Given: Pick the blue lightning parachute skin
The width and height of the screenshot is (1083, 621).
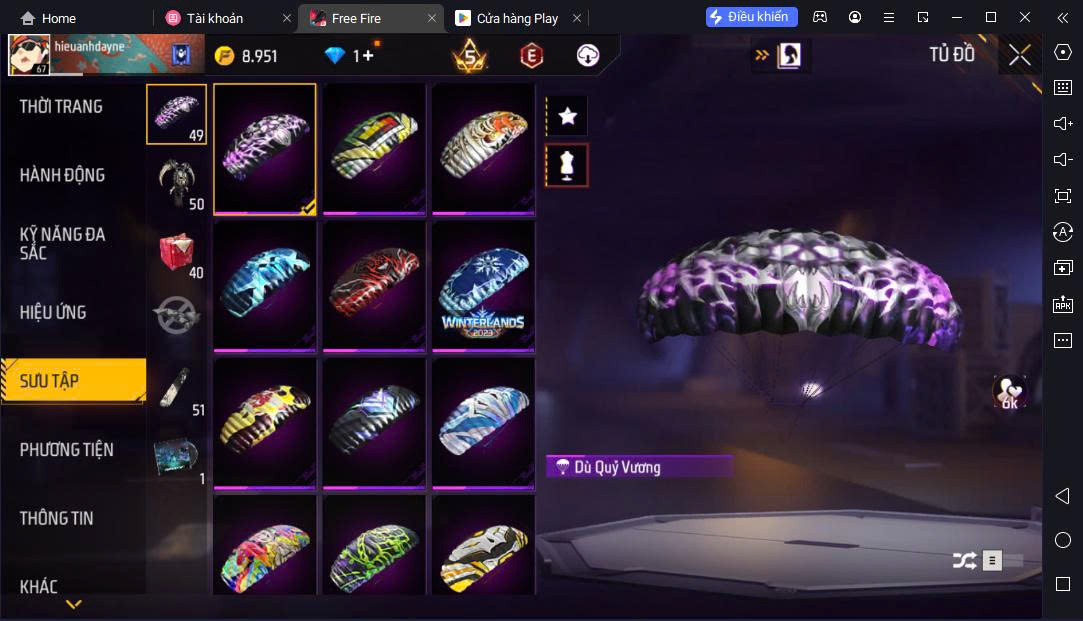Looking at the screenshot, I should click(265, 286).
